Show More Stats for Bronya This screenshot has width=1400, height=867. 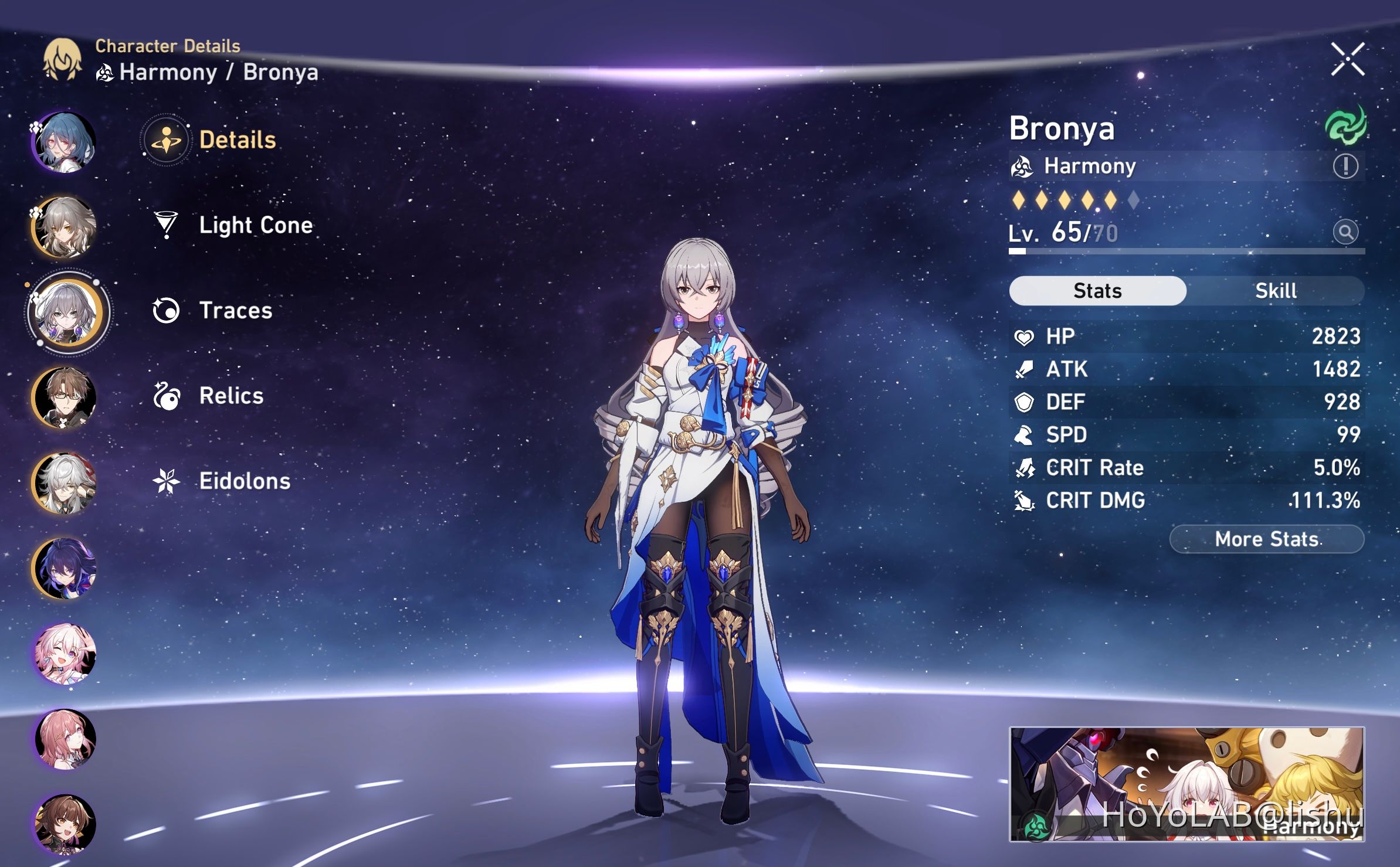point(1266,539)
